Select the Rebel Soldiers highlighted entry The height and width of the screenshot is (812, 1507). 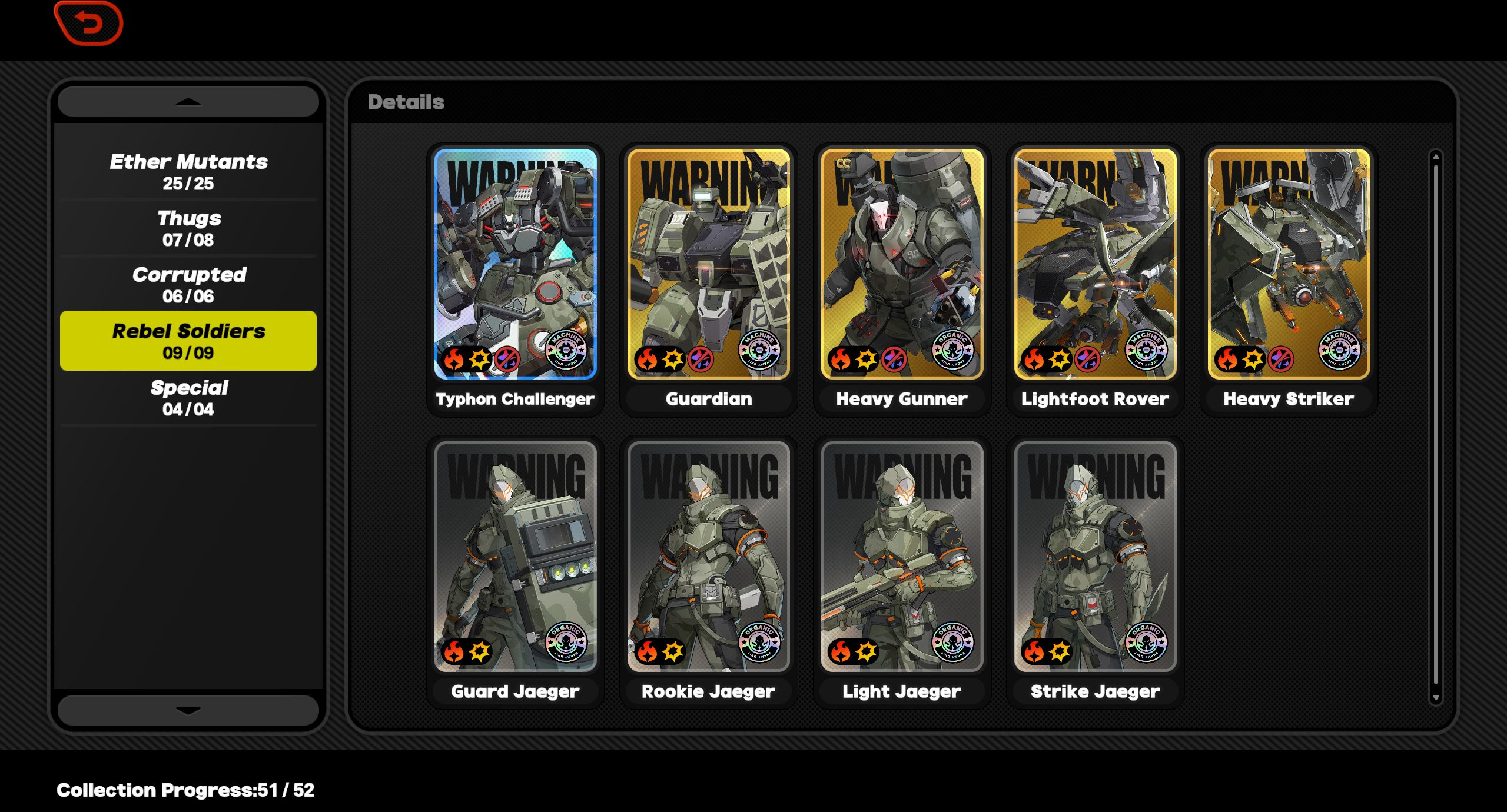[188, 340]
